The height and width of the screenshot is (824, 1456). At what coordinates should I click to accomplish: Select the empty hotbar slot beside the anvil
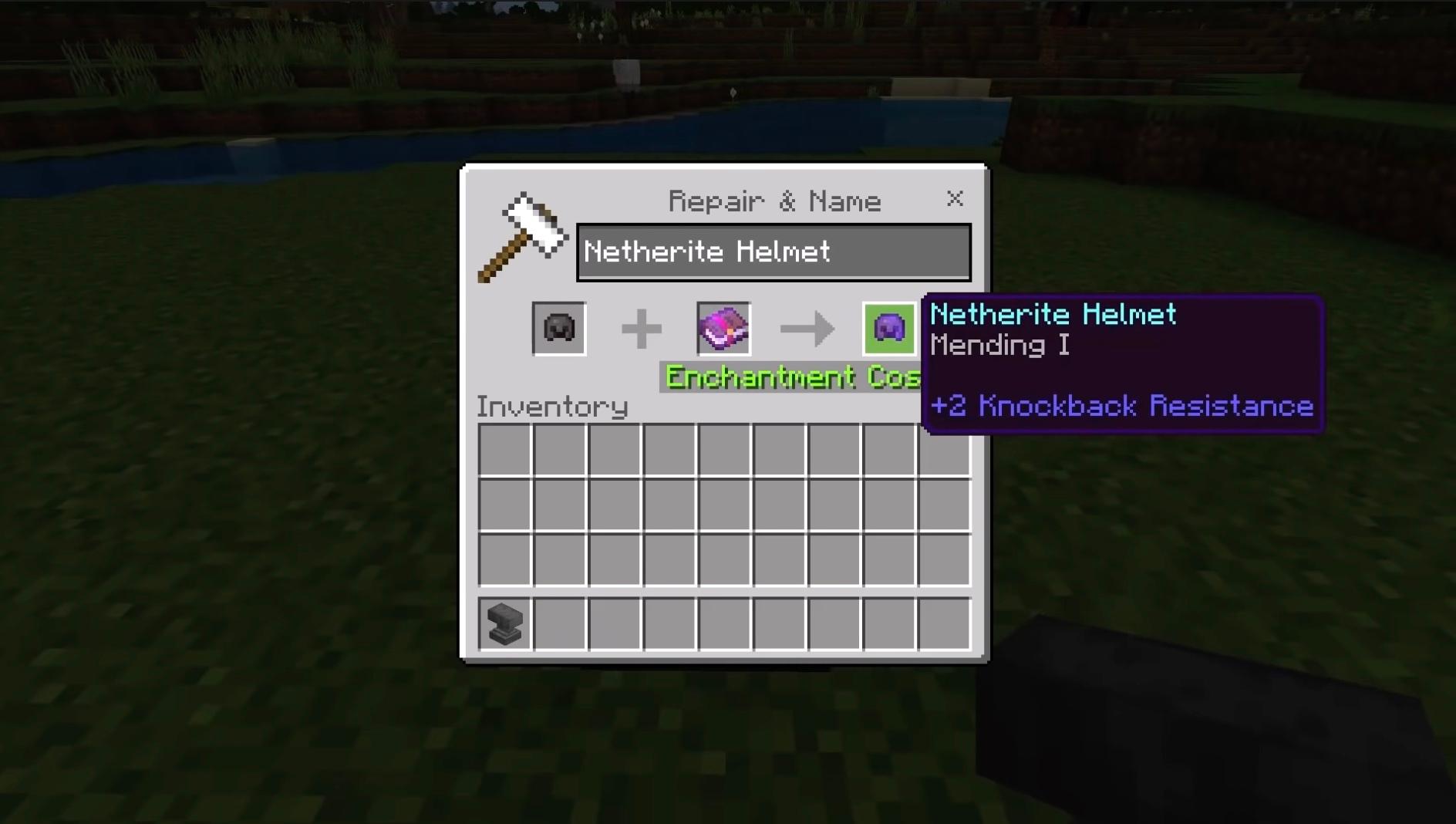tap(558, 625)
